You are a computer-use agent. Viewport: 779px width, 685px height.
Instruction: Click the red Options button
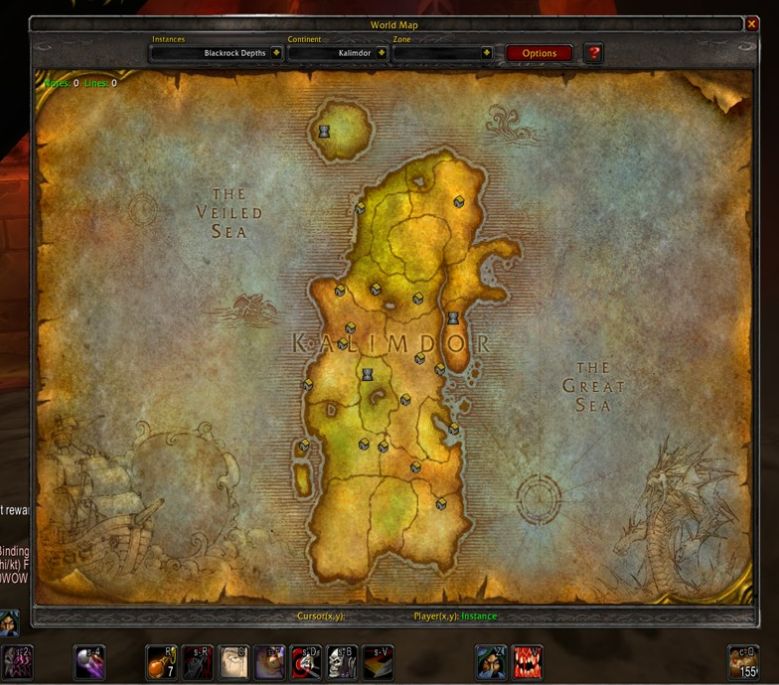[x=539, y=53]
